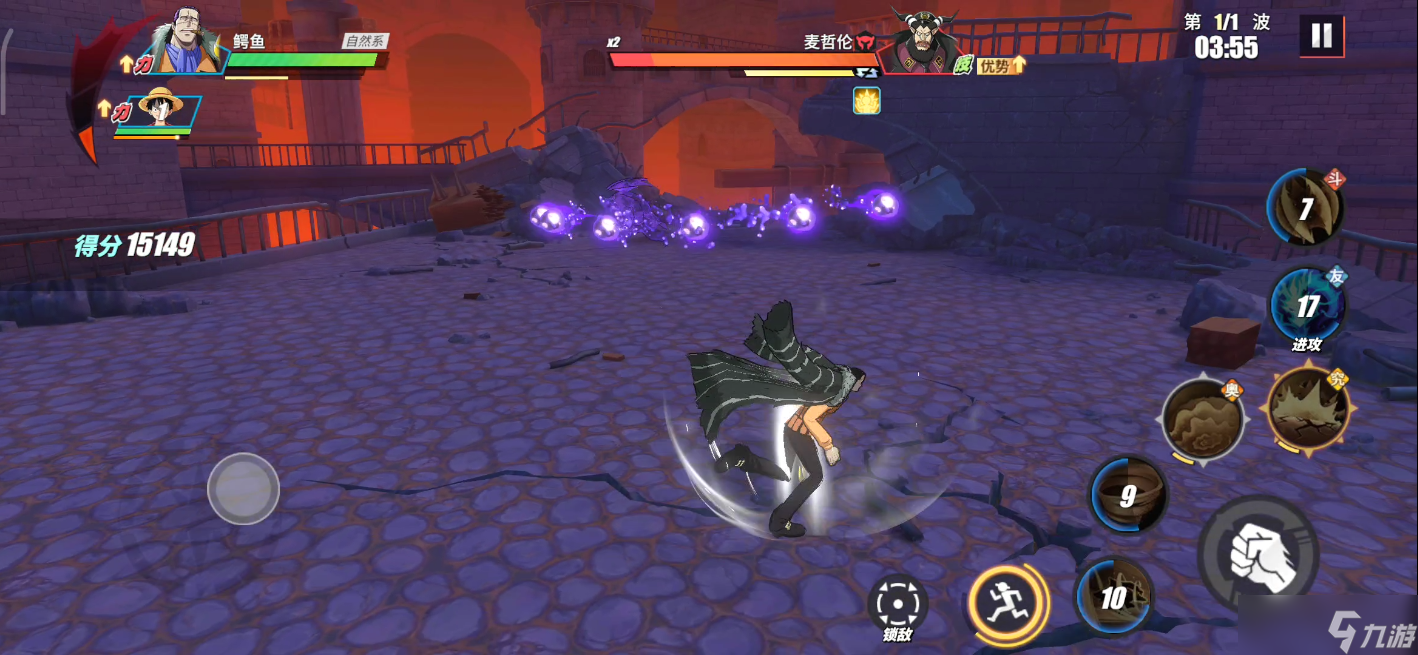
Task: Trigger the sand ultimate skill icon
Action: point(1202,420)
